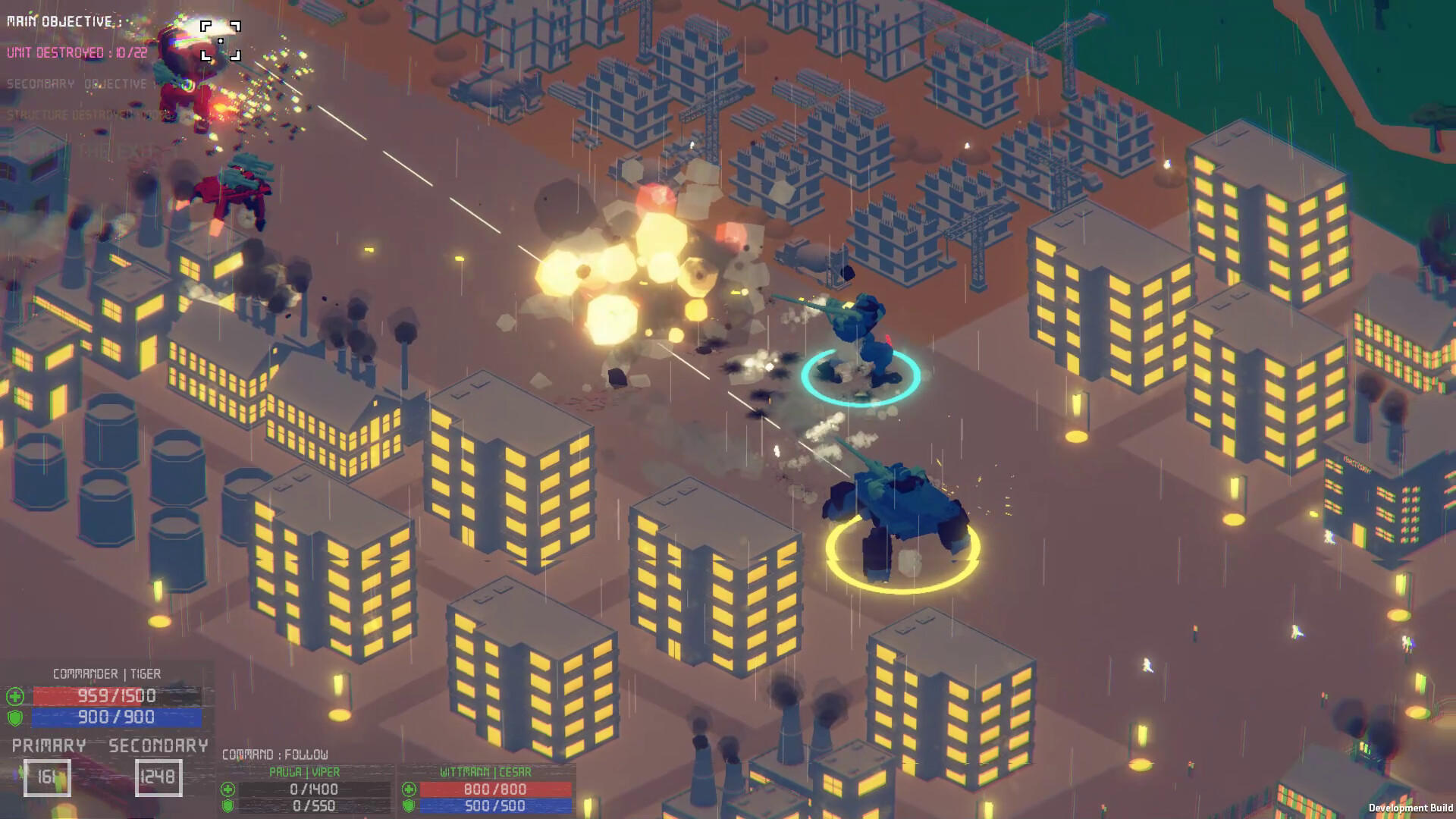
Task: Click the shield icon under Wittmann | Cesar
Action: (x=410, y=806)
